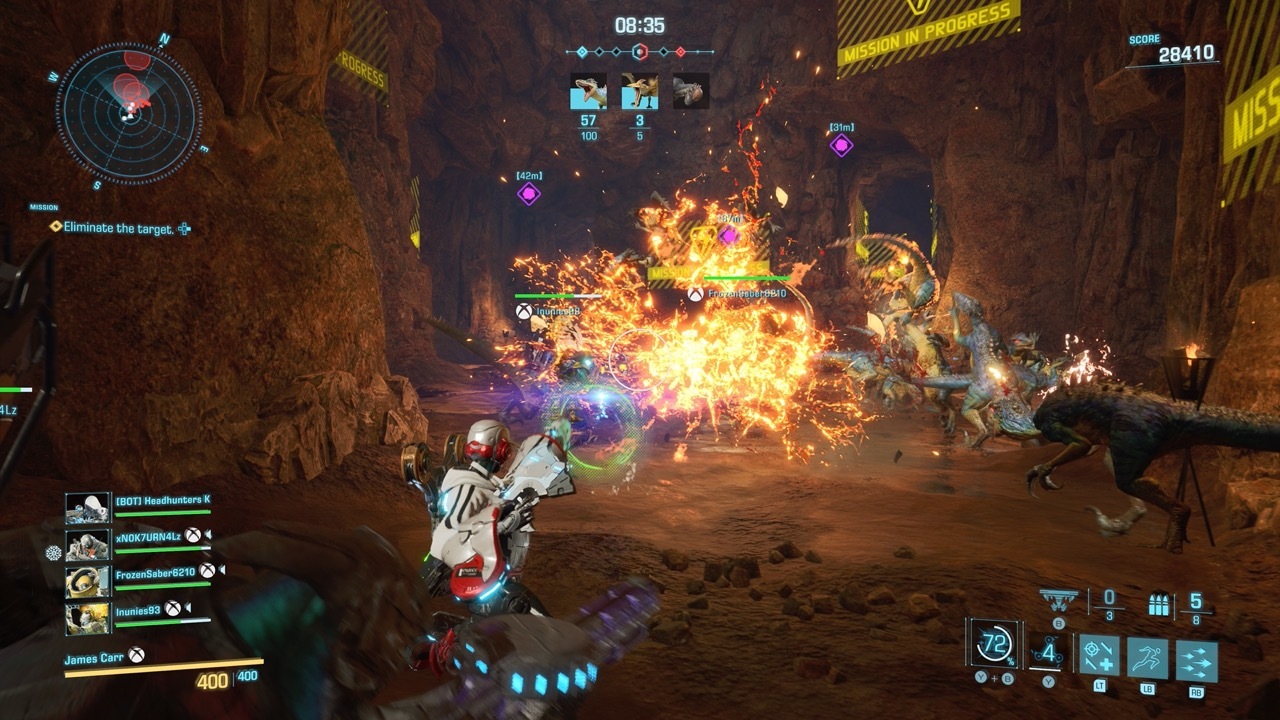Select [BOT] Headhunters K teammate portrait

[x=88, y=507]
